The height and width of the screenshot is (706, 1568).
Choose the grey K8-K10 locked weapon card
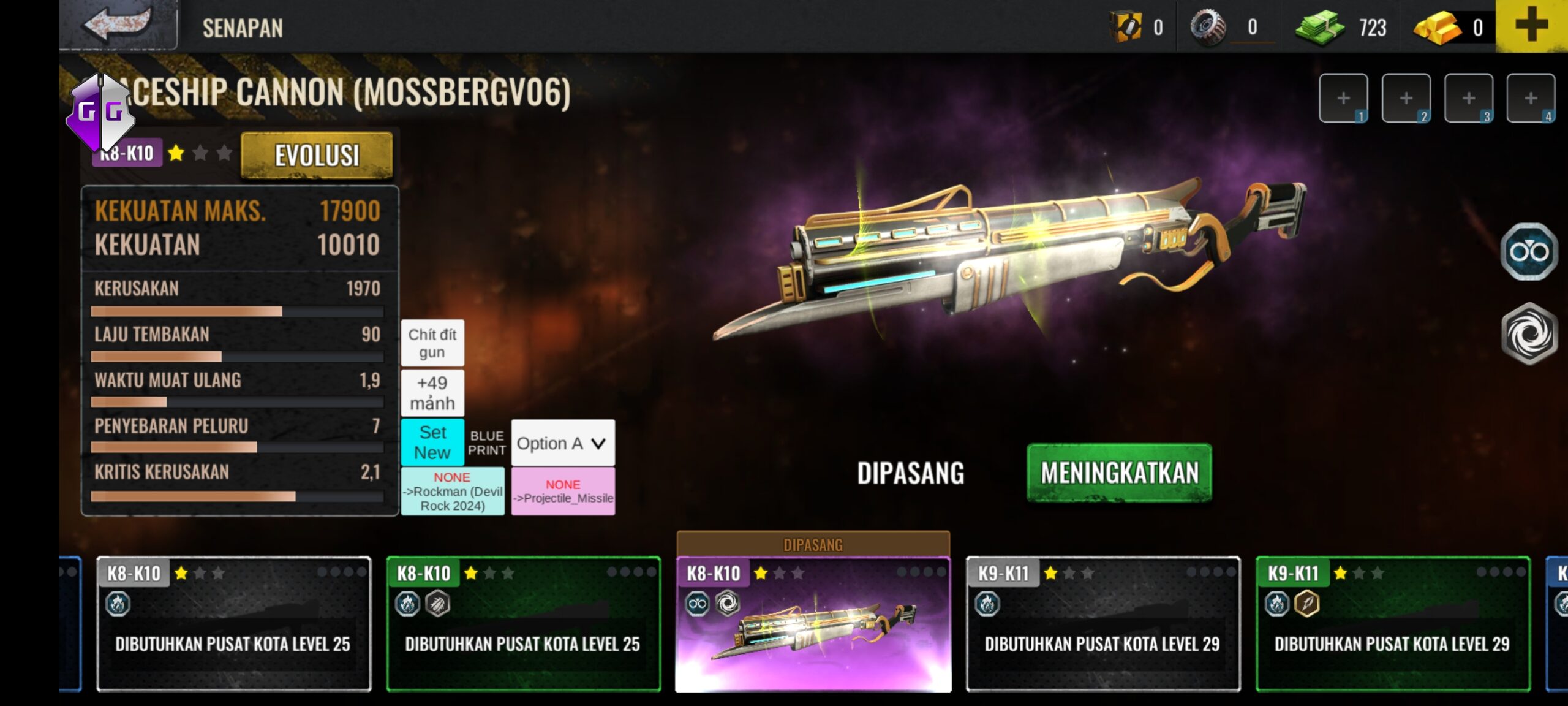233,625
